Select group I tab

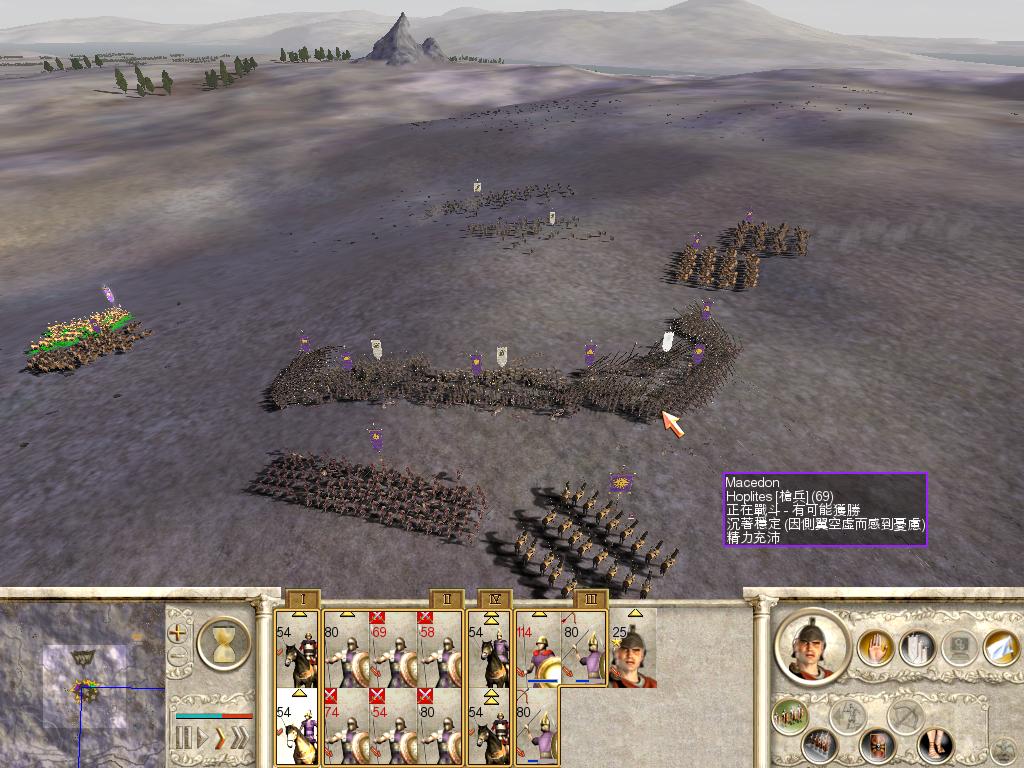302,599
